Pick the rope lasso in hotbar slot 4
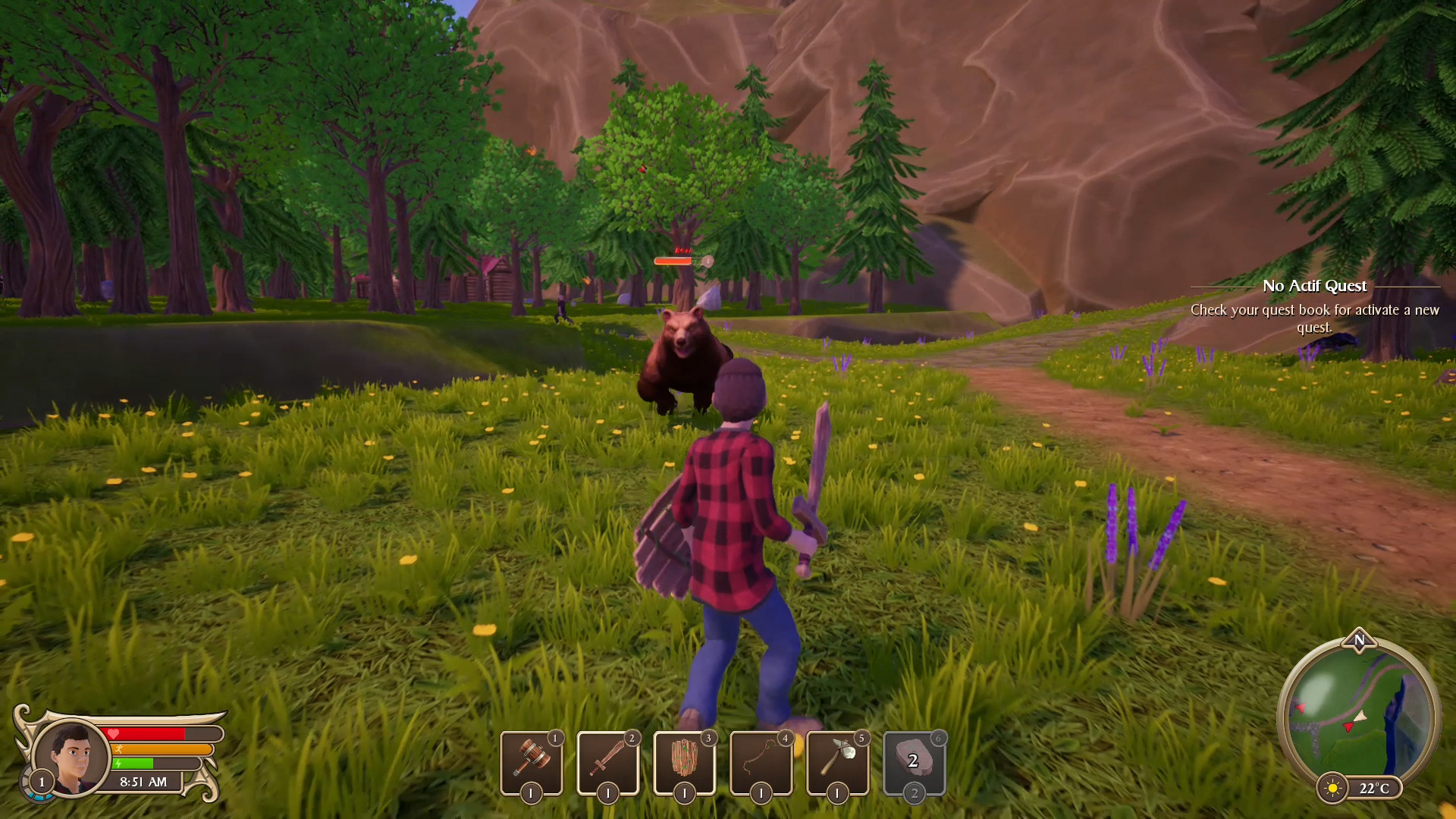The width and height of the screenshot is (1456, 819). coord(761,762)
